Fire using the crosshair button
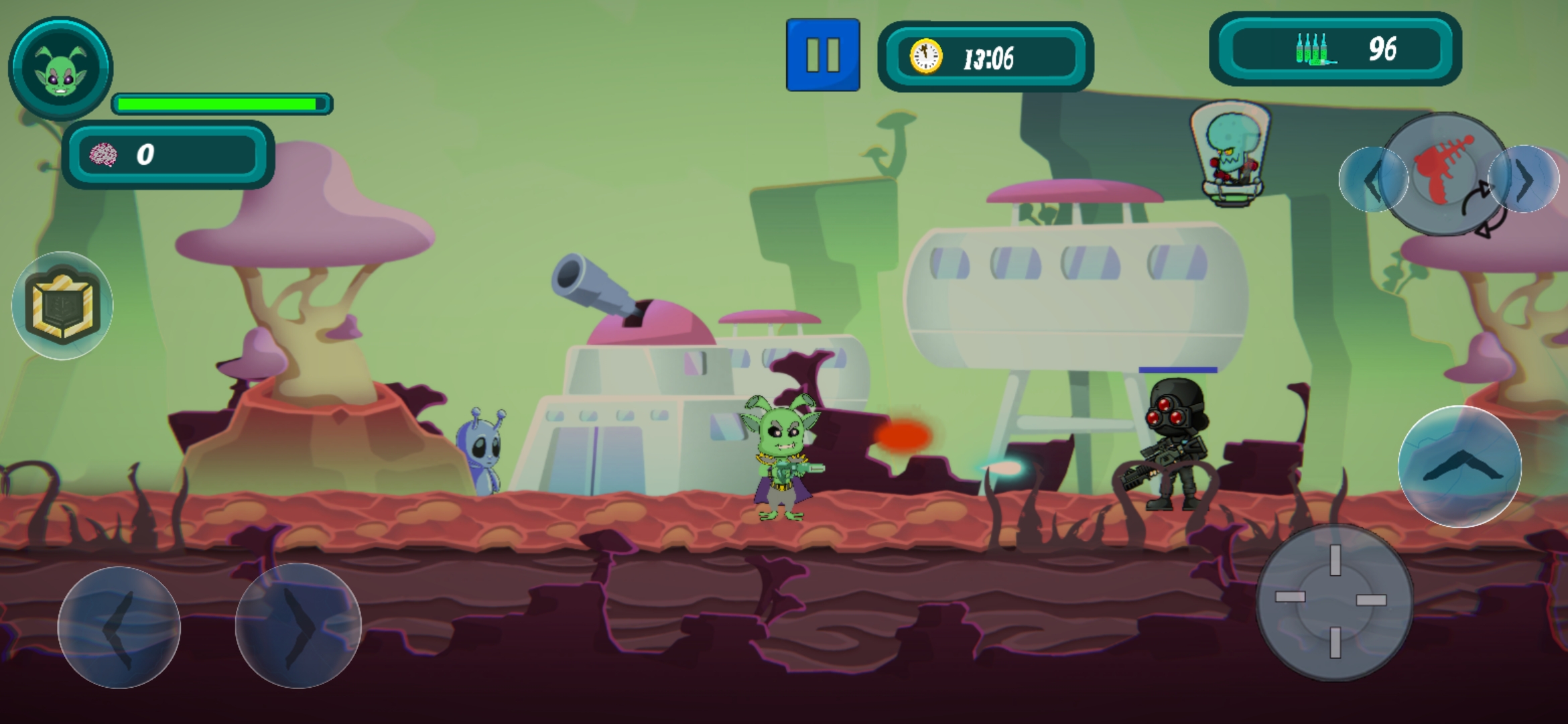1568x724 pixels. [x=1334, y=601]
